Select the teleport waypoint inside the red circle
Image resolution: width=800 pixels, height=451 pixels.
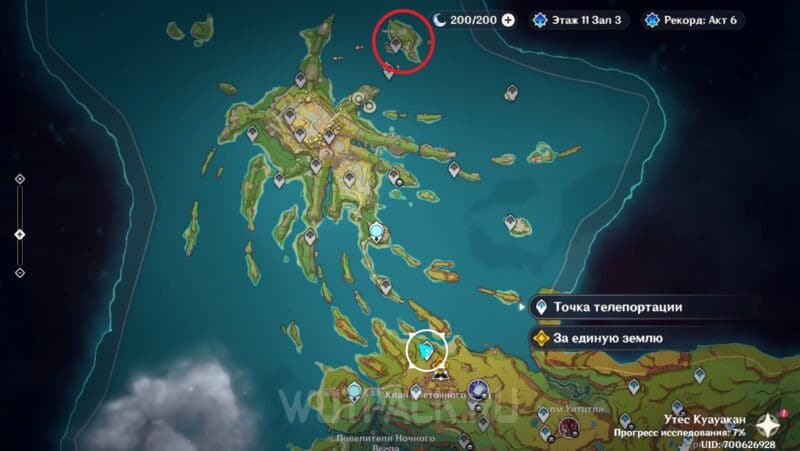[395, 44]
